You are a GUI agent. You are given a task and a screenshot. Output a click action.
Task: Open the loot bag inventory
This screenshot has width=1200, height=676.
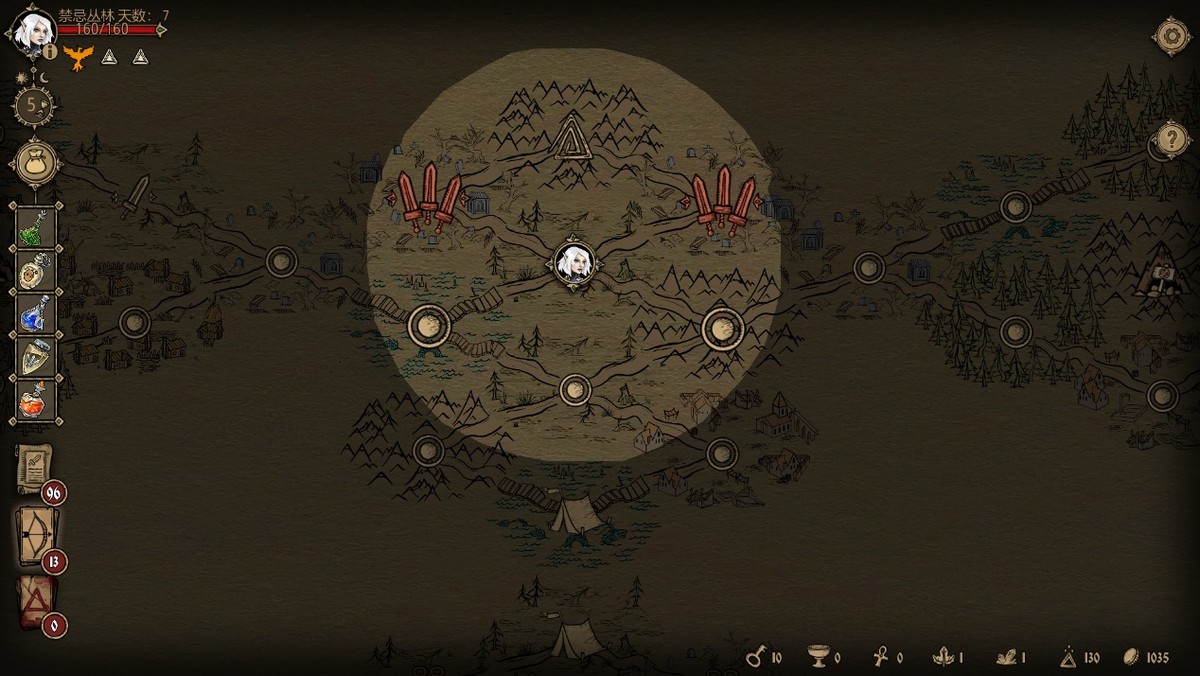(36, 162)
